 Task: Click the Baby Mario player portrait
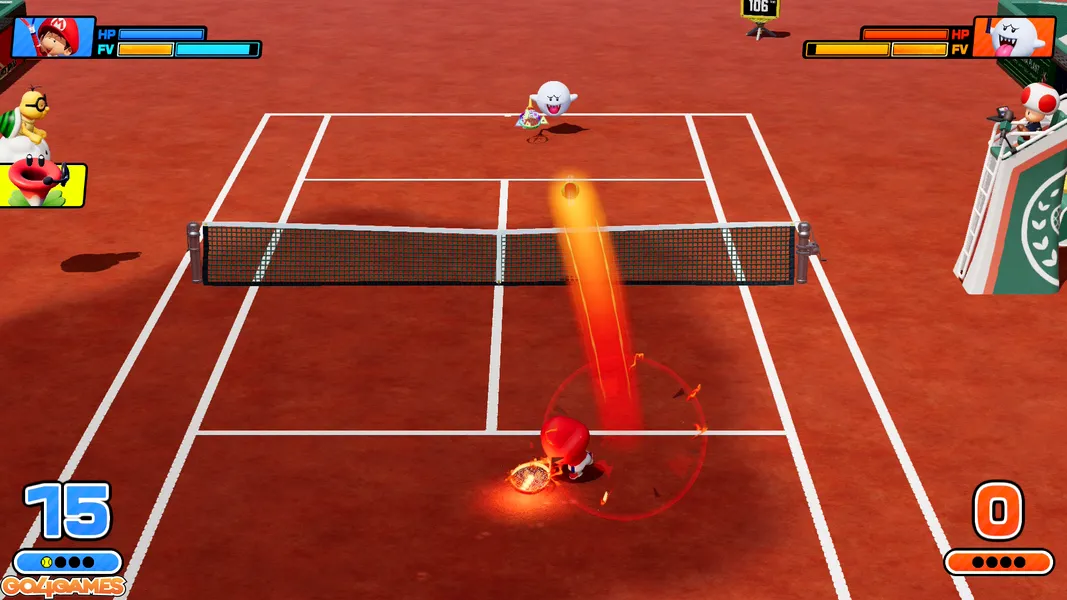[52, 37]
